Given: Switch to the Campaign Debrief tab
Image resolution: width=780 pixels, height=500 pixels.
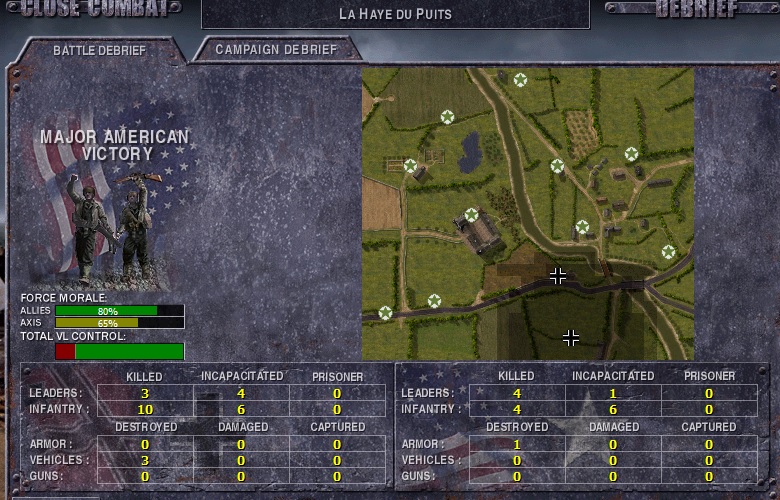Looking at the screenshot, I should tap(276, 49).
